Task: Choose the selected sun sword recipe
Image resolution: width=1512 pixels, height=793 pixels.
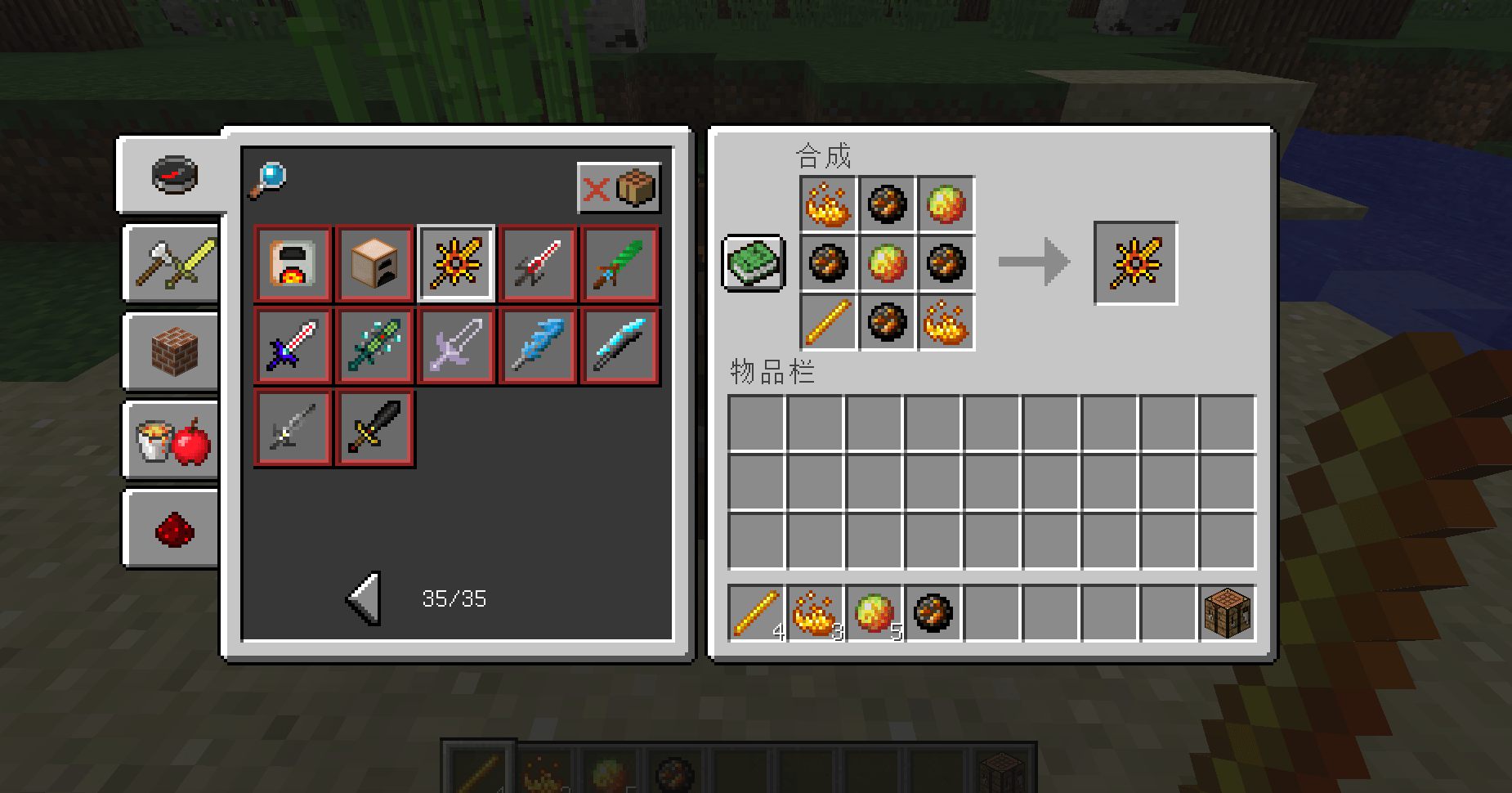Action: tap(456, 264)
